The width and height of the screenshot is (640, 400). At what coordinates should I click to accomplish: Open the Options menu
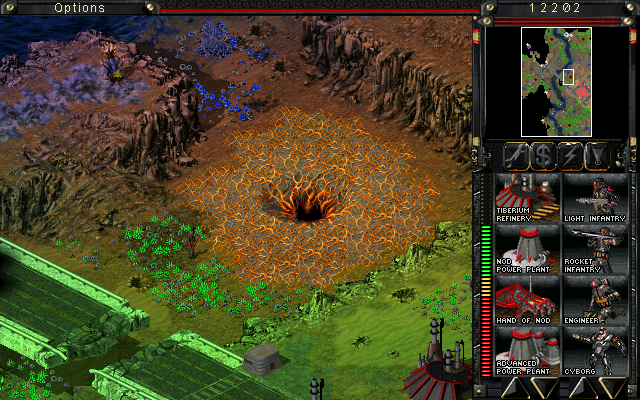pos(80,8)
